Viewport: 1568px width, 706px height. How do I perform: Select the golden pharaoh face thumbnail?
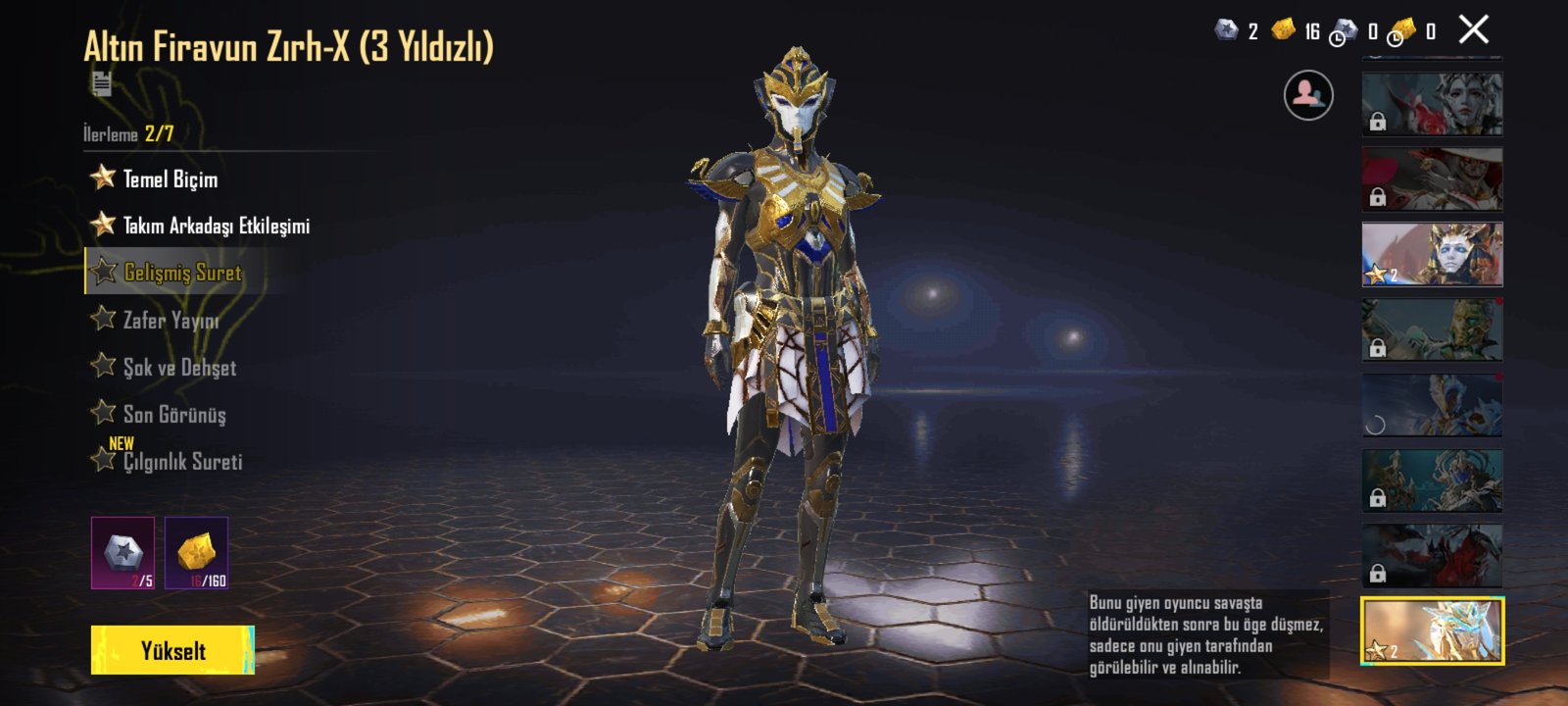[x=1432, y=254]
